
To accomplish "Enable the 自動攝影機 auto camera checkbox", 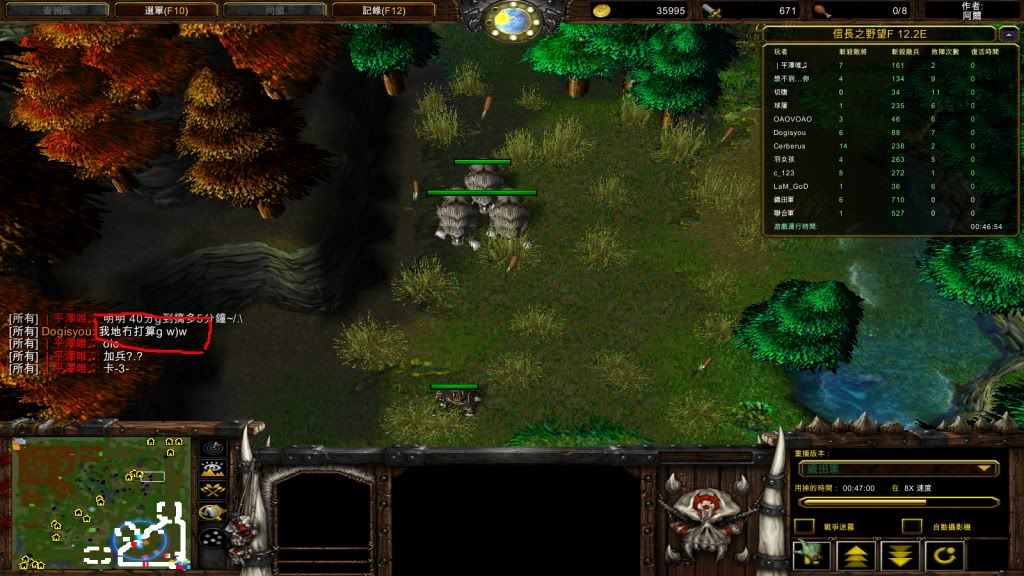I will click(x=911, y=526).
